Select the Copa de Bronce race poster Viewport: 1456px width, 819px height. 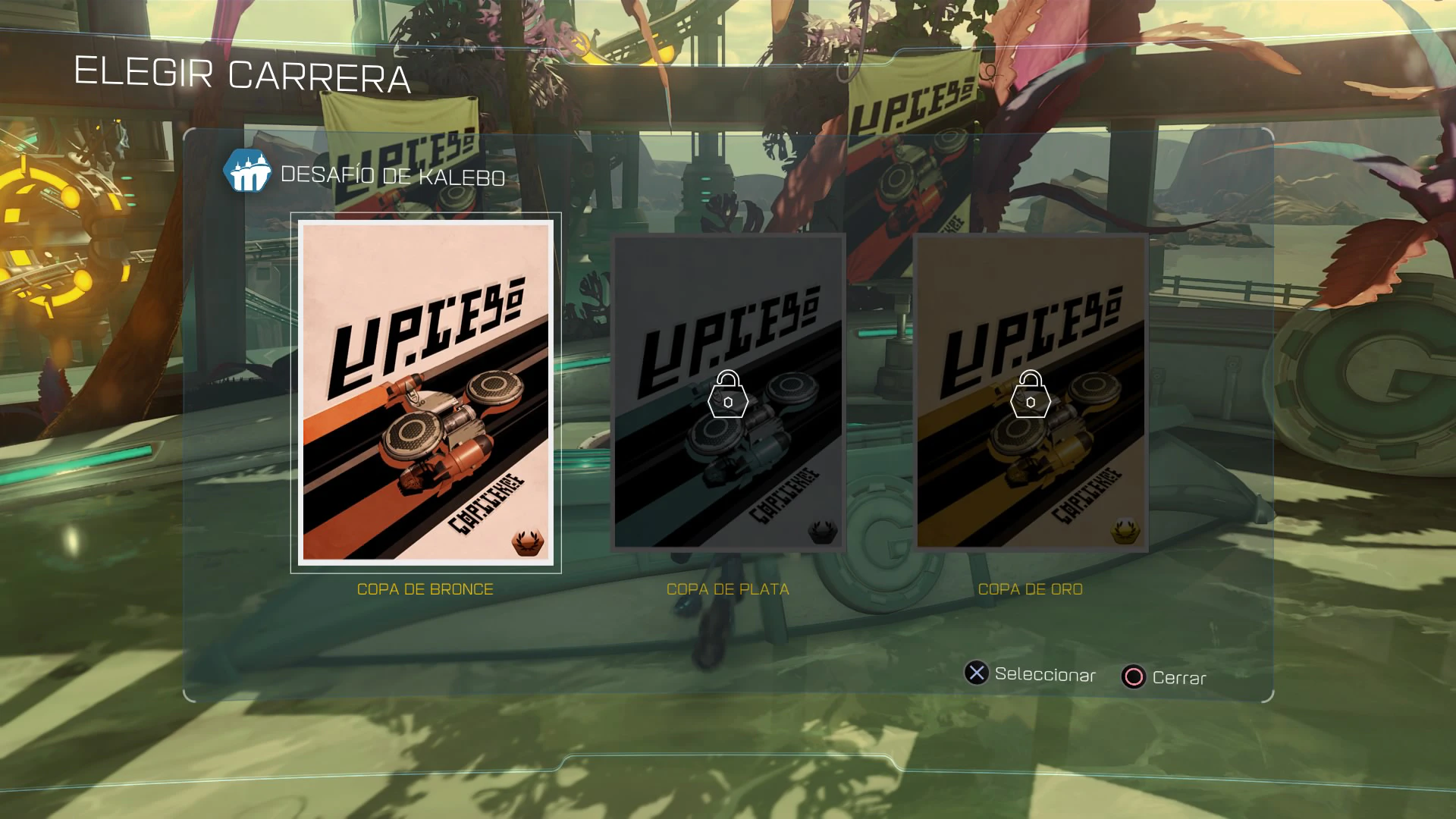[x=425, y=392]
